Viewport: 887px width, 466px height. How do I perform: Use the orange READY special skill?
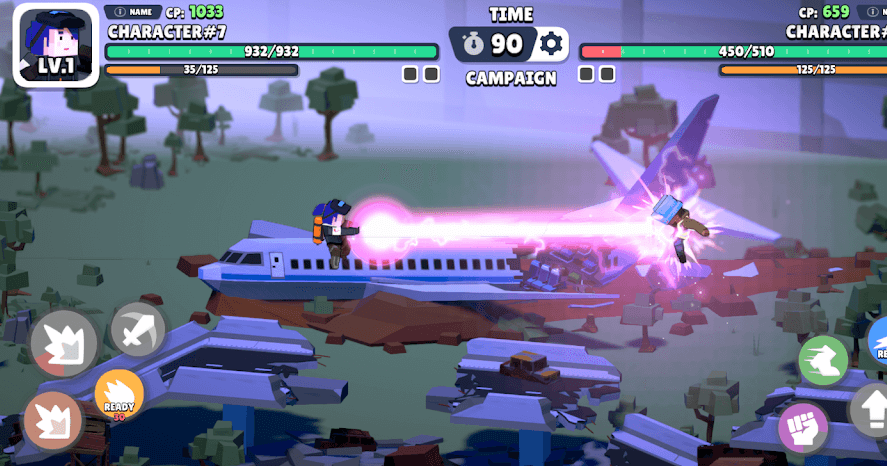tap(119, 395)
